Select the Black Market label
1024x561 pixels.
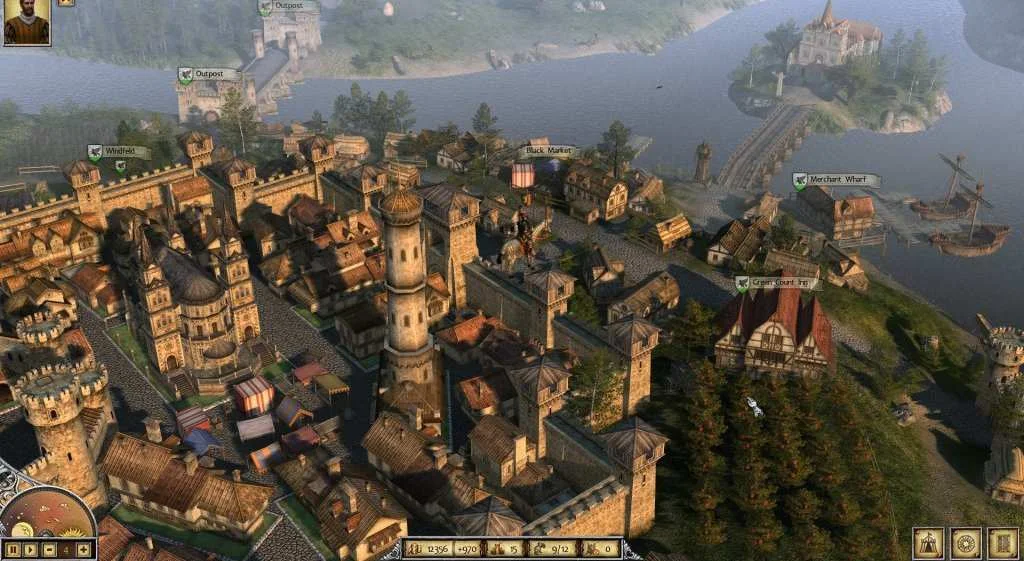click(x=548, y=151)
